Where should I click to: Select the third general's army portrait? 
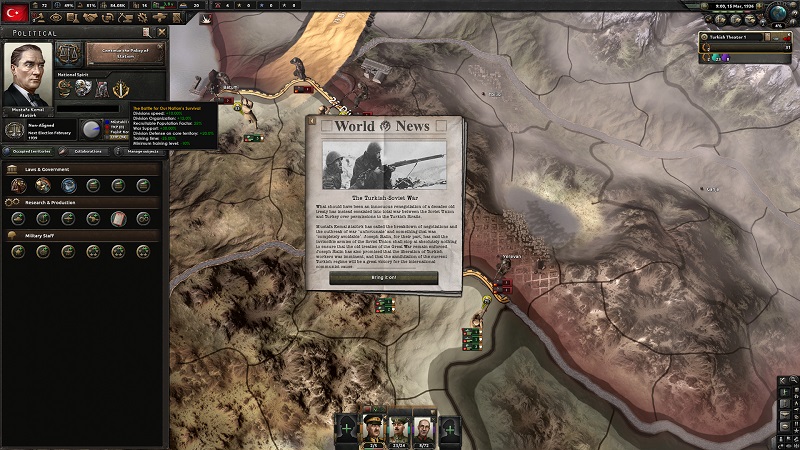tap(425, 427)
